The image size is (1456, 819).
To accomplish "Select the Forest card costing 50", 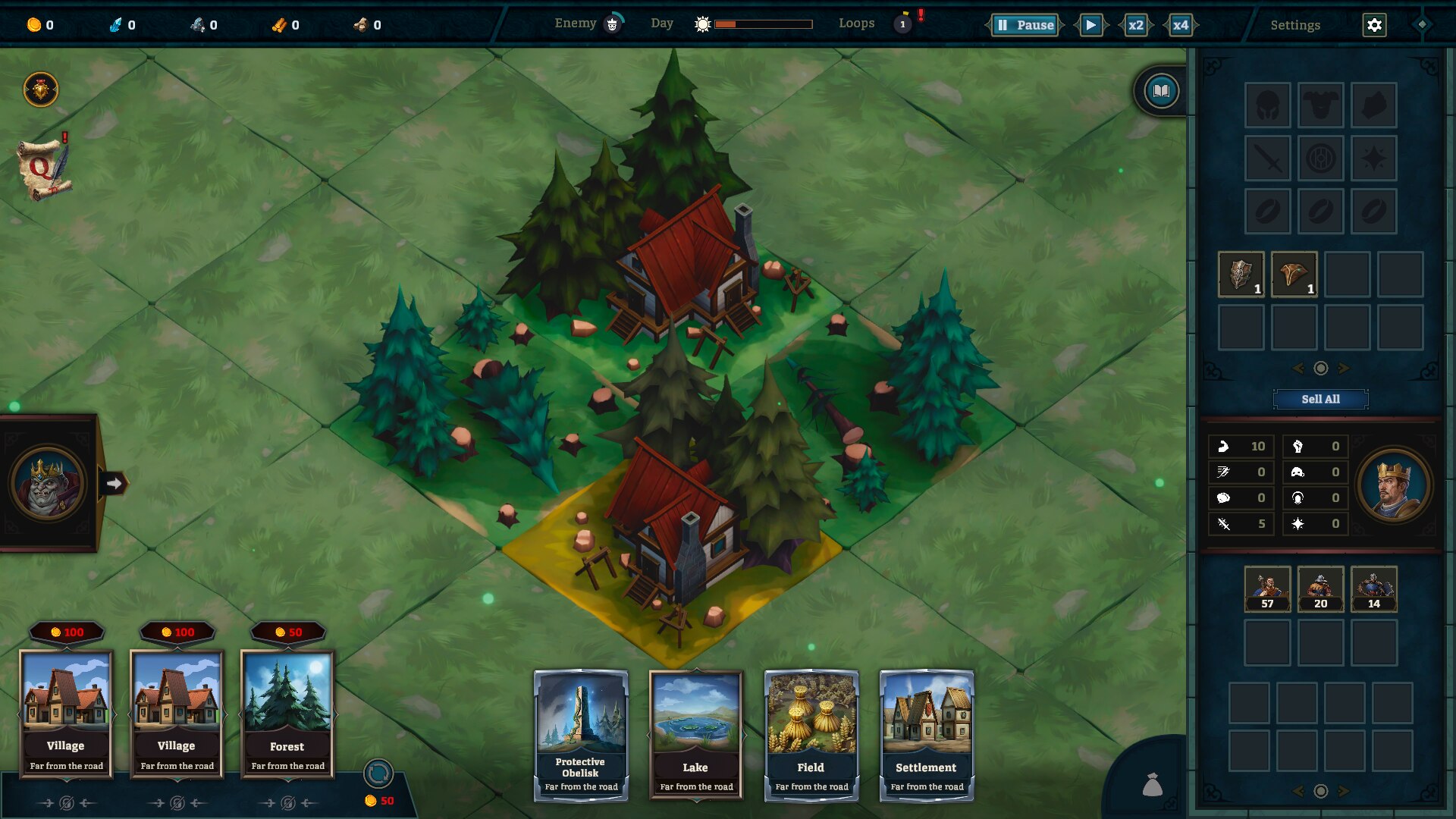I will tap(287, 713).
